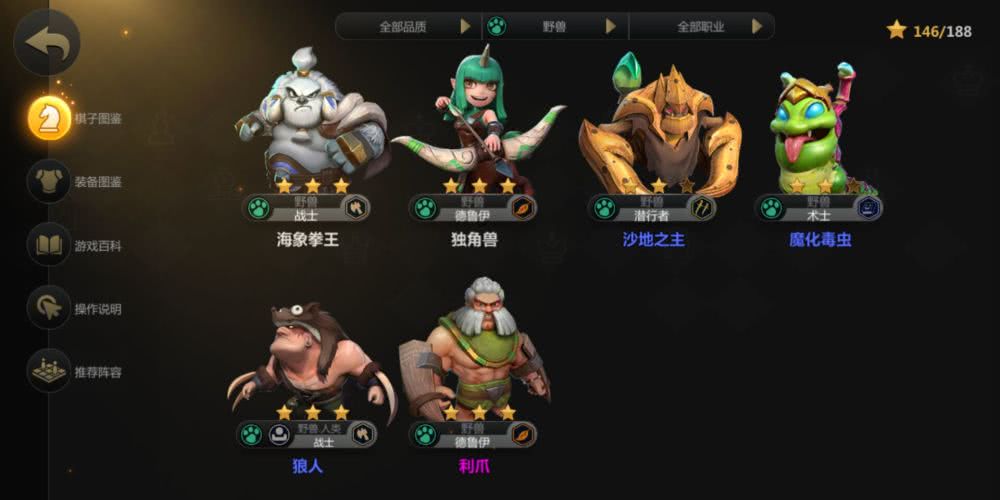Open the 游戏百科 game encyclopedia
1000x500 pixels.
[50, 245]
